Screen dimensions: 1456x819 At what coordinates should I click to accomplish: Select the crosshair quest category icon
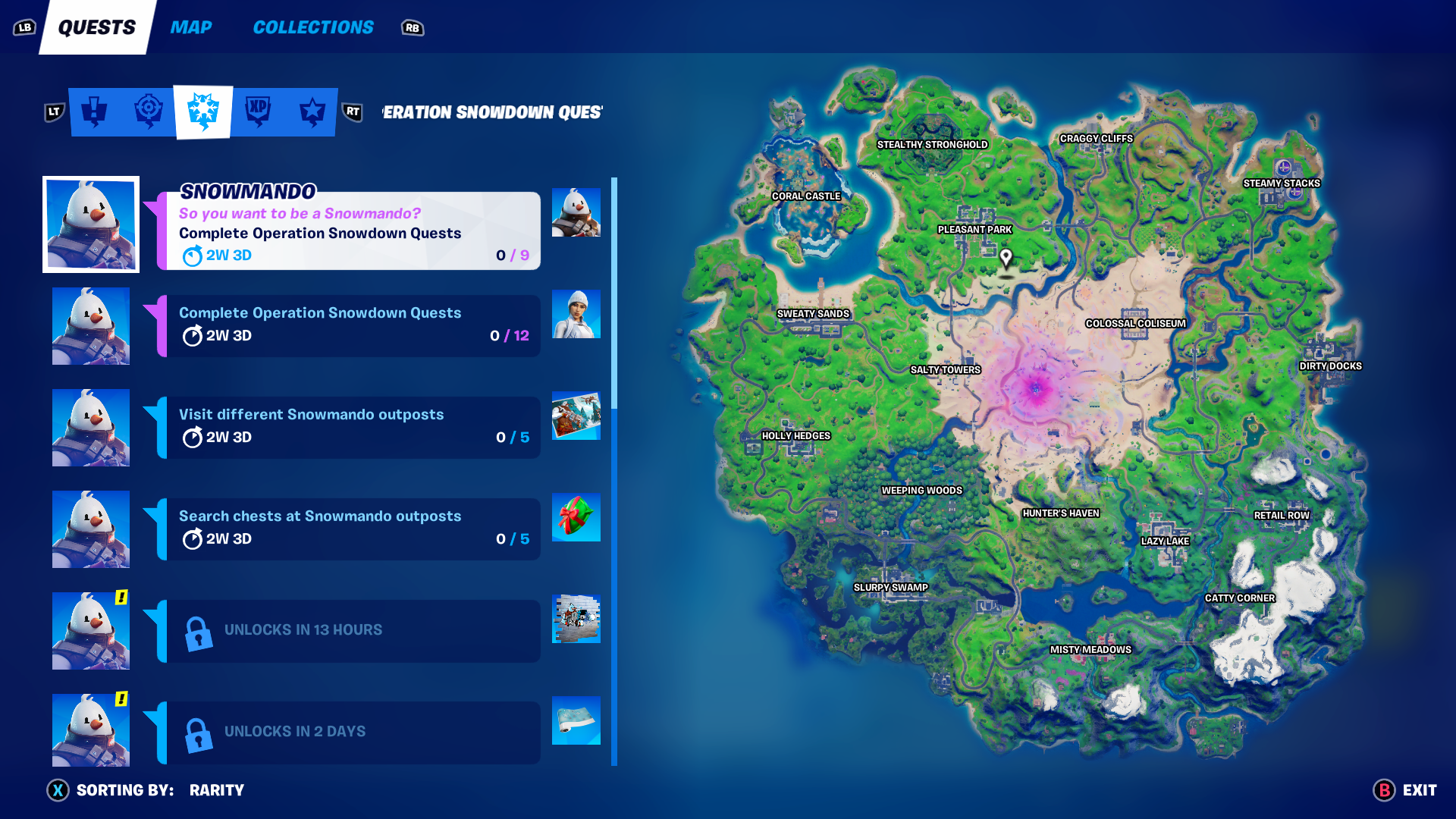(149, 111)
